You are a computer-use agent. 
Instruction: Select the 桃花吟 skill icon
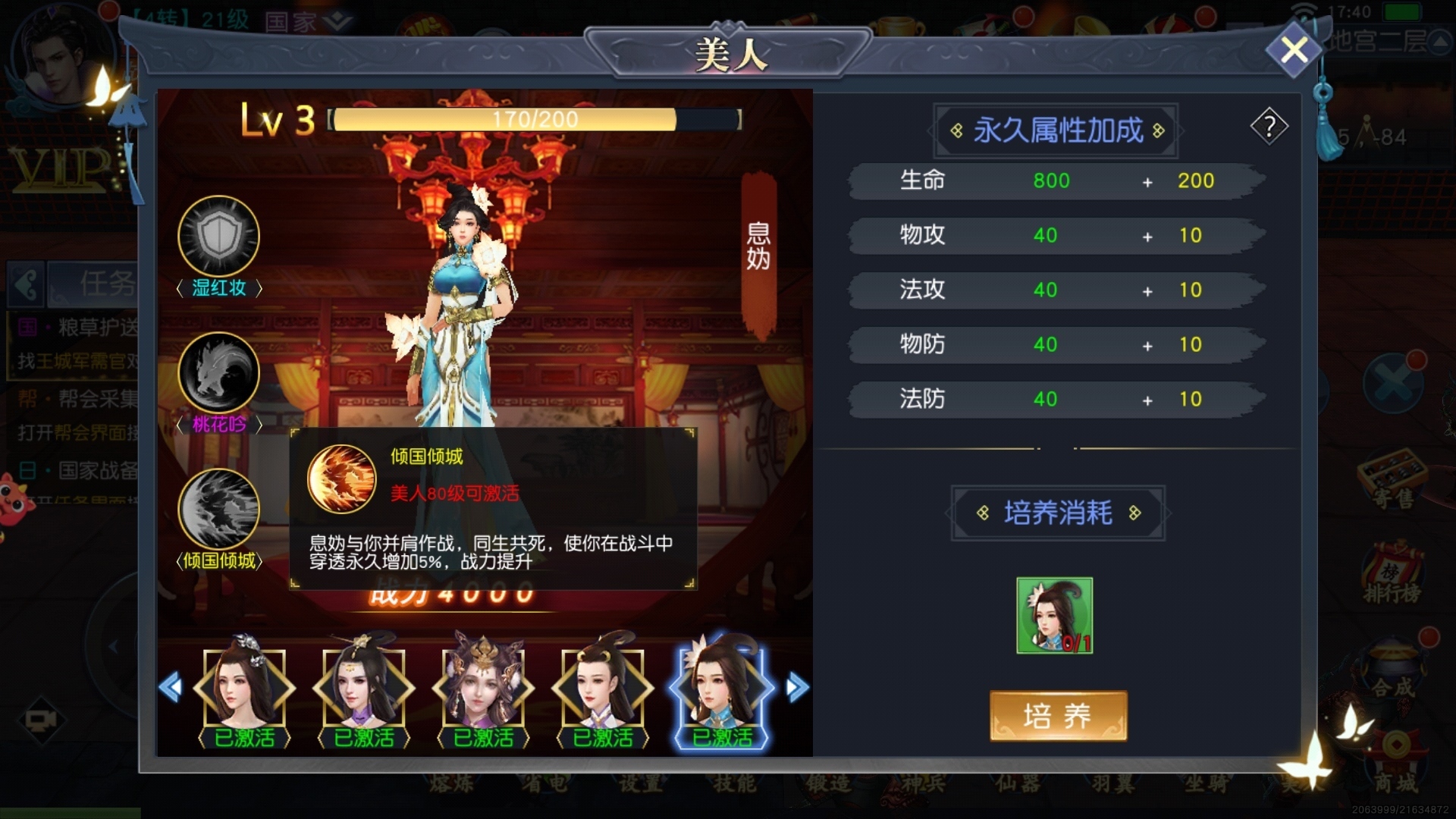[218, 372]
